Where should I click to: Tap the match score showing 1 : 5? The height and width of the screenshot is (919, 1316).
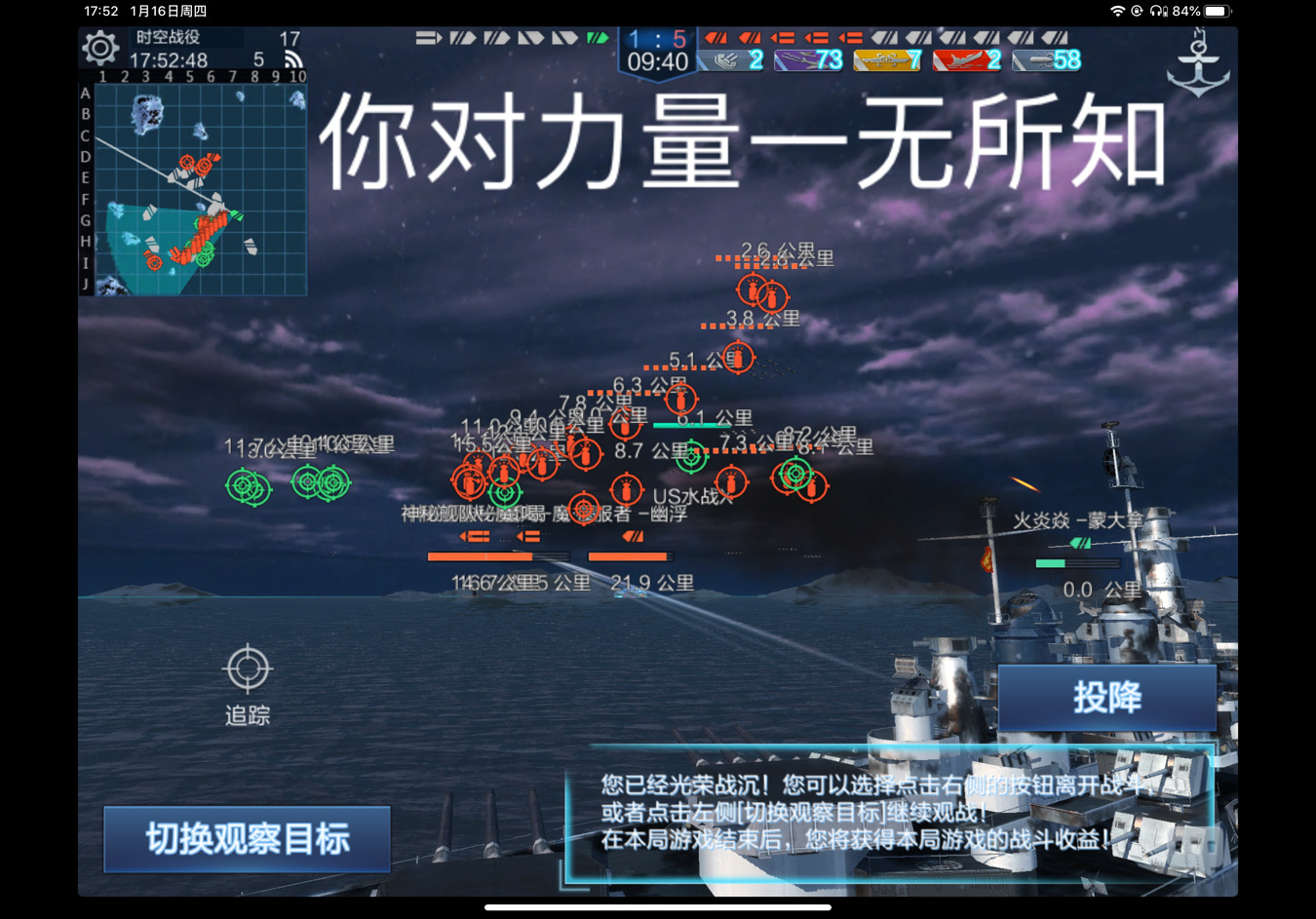coord(655,37)
